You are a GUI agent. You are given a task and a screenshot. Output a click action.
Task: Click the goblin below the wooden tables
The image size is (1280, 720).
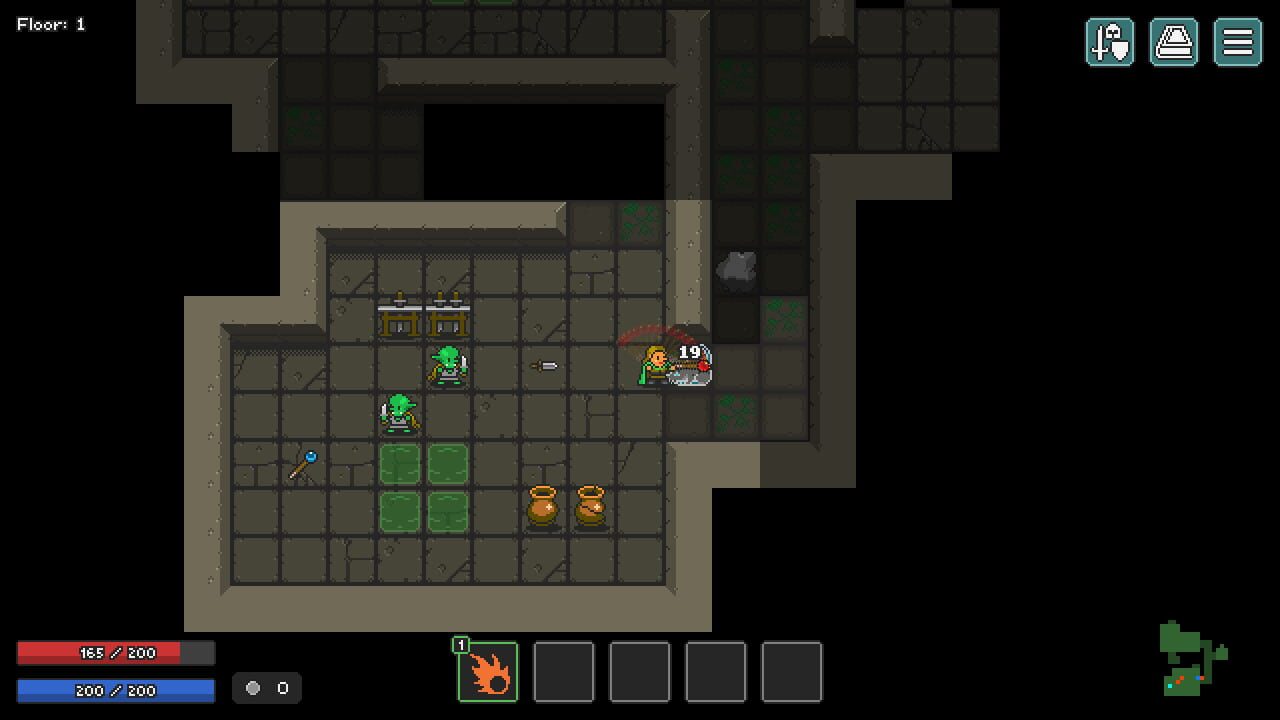coord(447,363)
